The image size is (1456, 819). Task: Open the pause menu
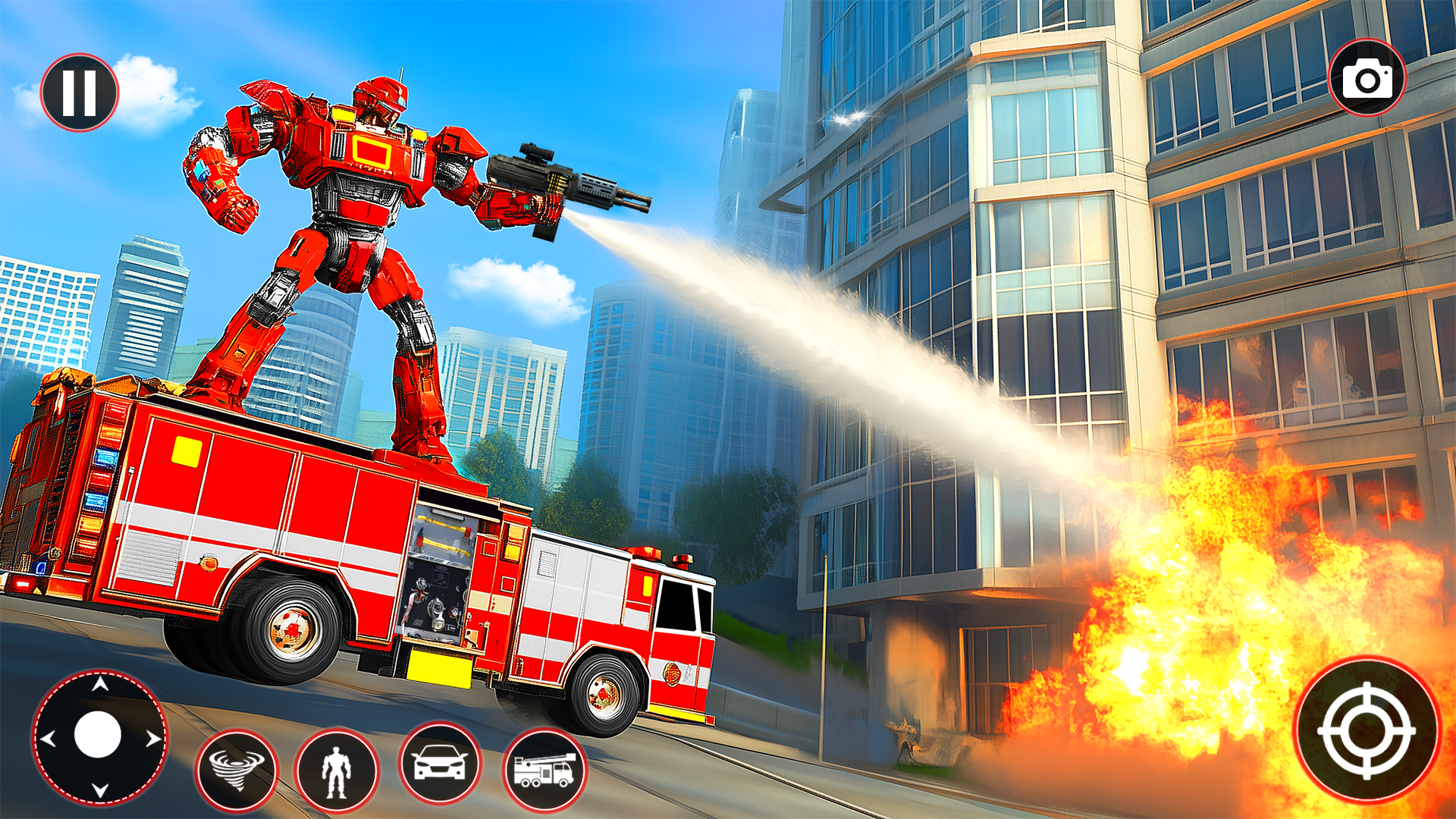coord(81,90)
